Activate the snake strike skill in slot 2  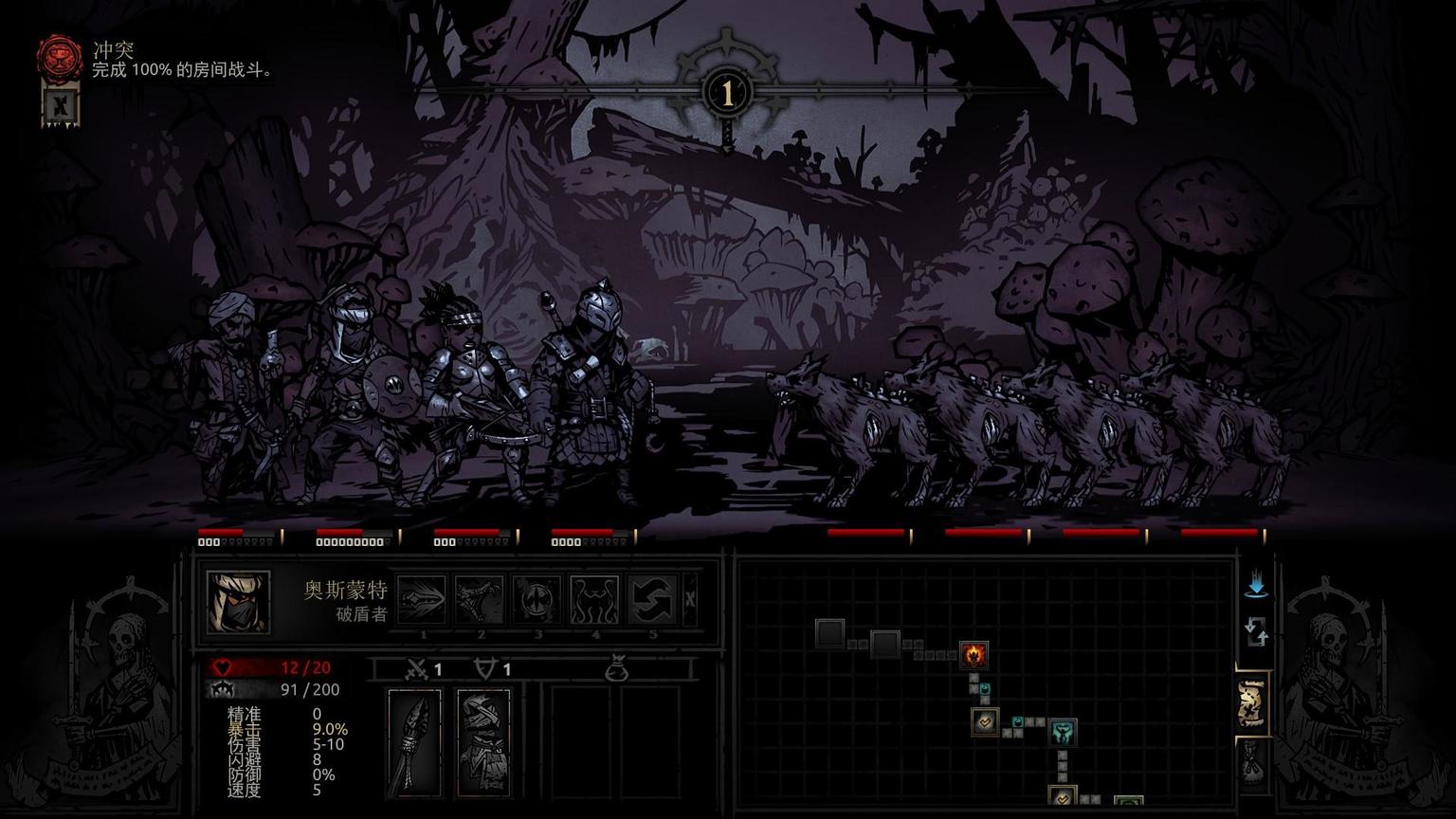pyautogui.click(x=480, y=600)
